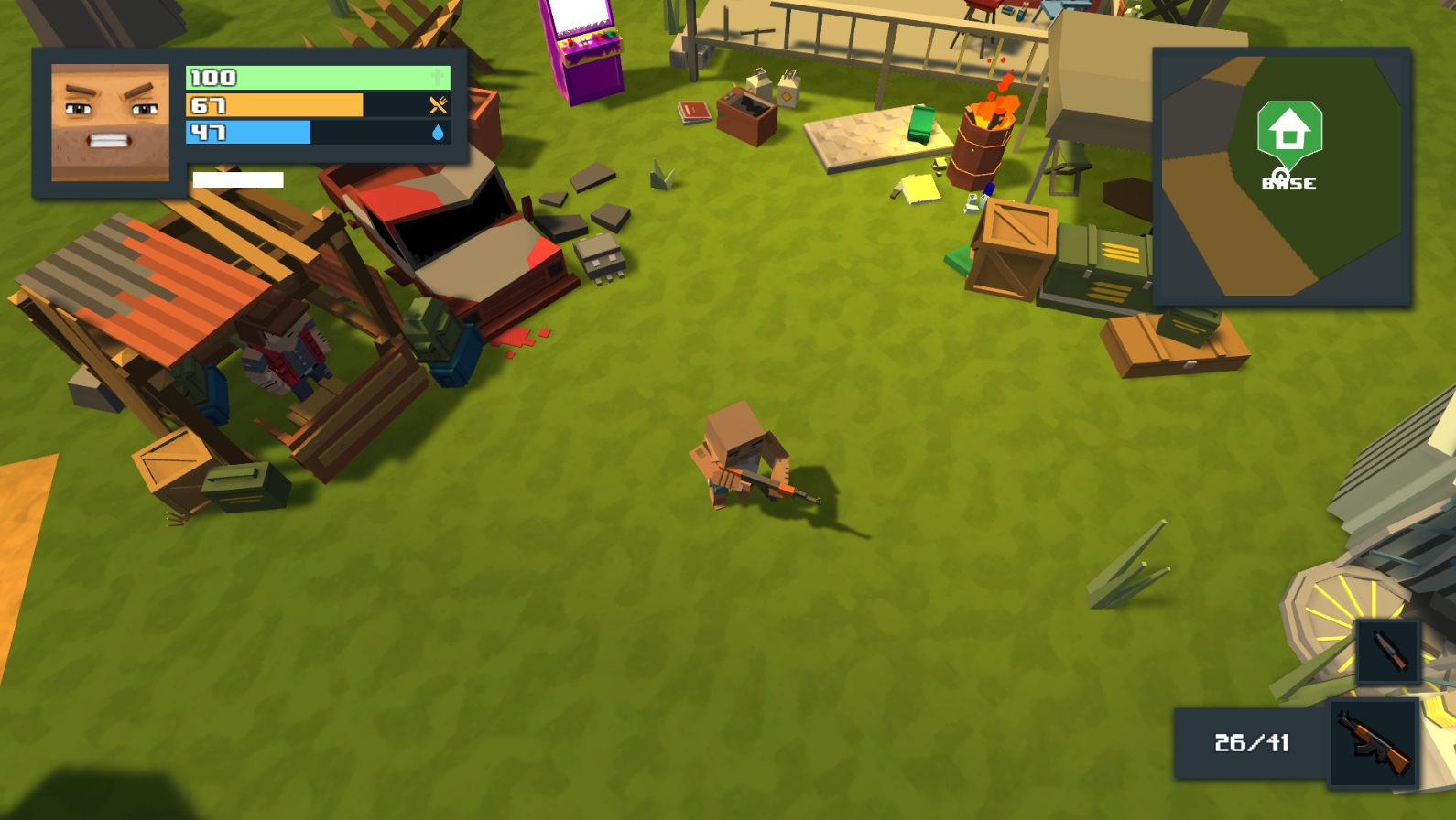Open the minimap panel

[x=1281, y=177]
